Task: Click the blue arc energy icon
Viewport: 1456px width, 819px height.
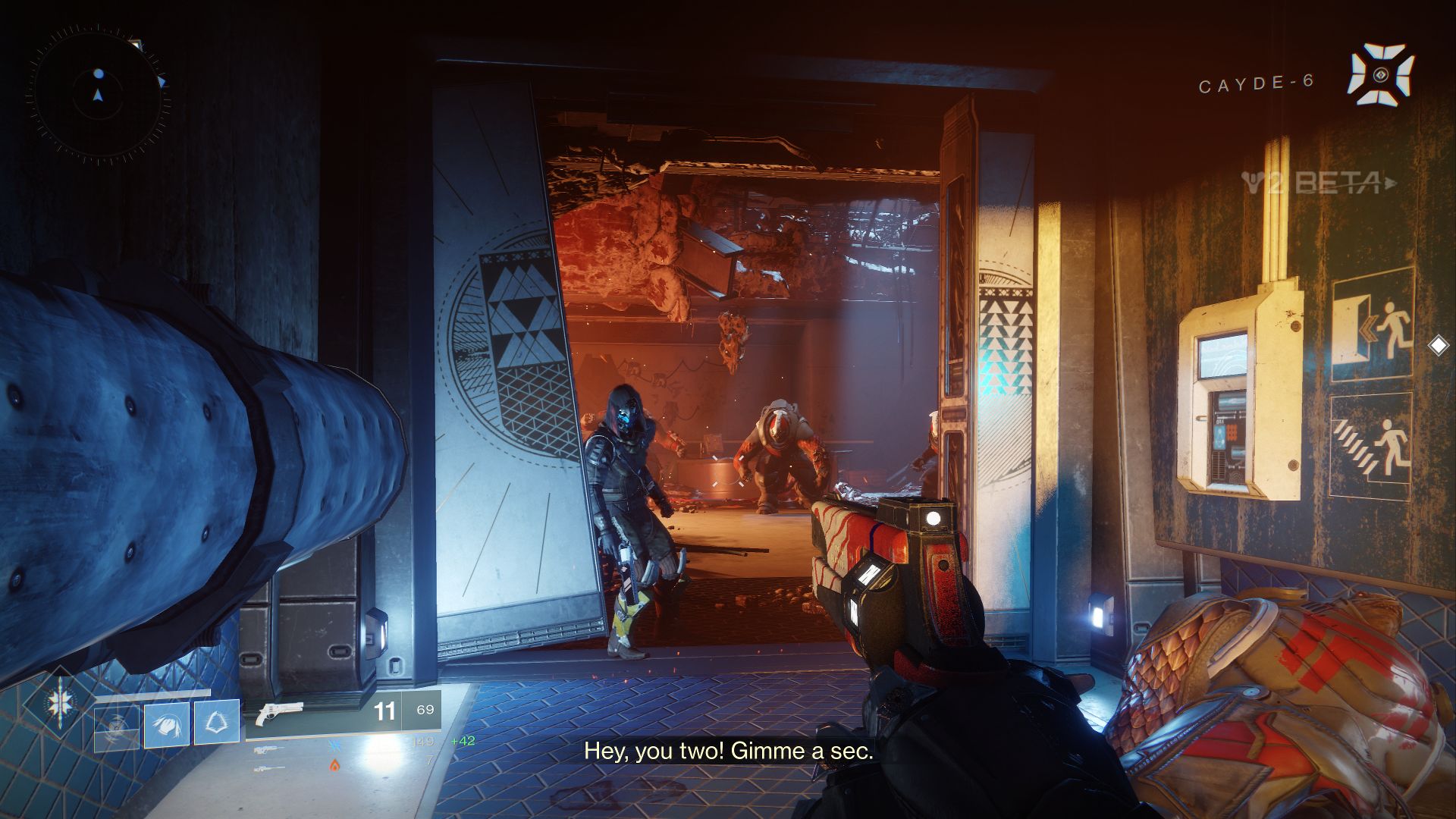Action: click(335, 745)
